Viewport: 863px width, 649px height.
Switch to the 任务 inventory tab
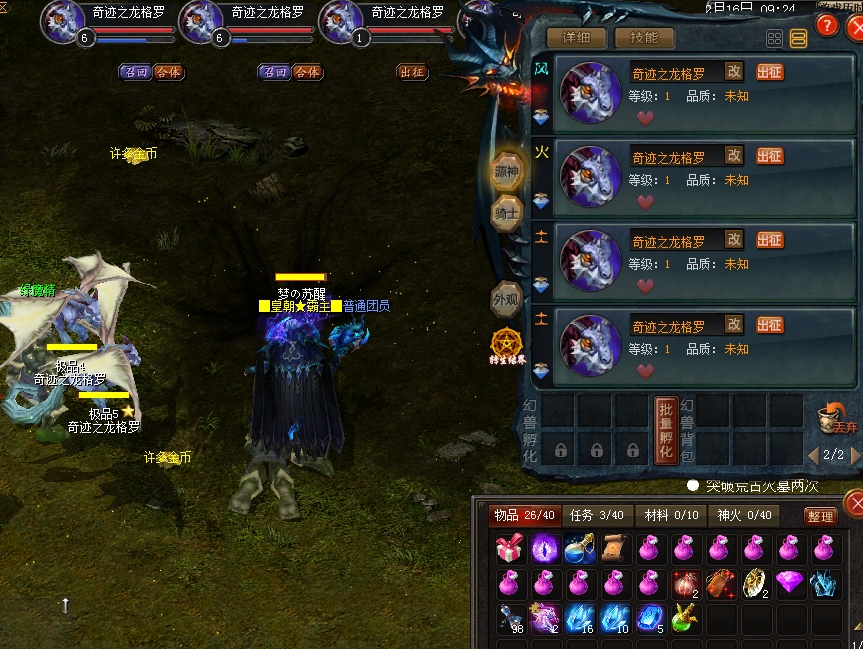(x=596, y=515)
